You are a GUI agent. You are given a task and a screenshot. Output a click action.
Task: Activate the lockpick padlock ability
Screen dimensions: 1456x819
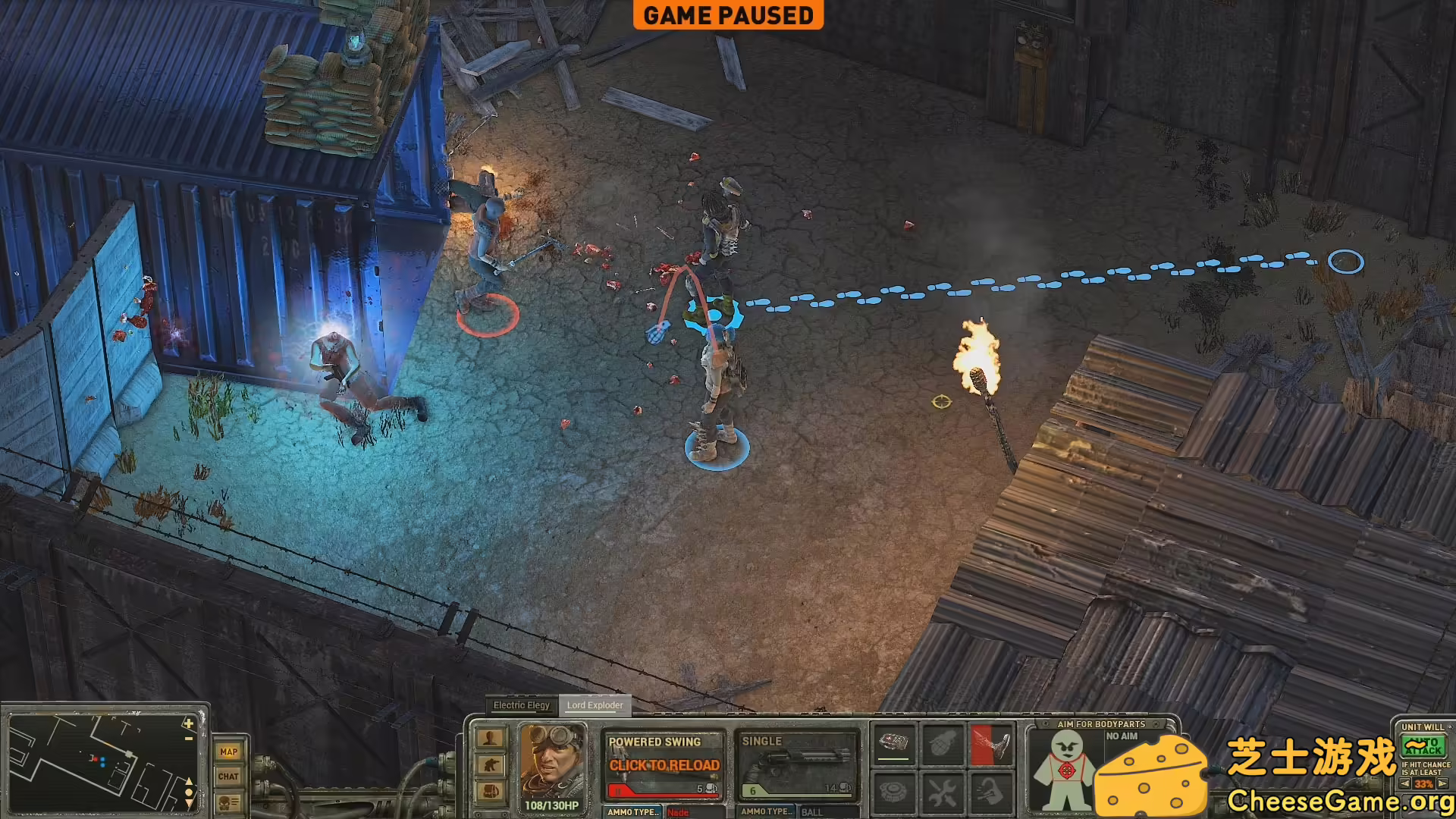991,793
